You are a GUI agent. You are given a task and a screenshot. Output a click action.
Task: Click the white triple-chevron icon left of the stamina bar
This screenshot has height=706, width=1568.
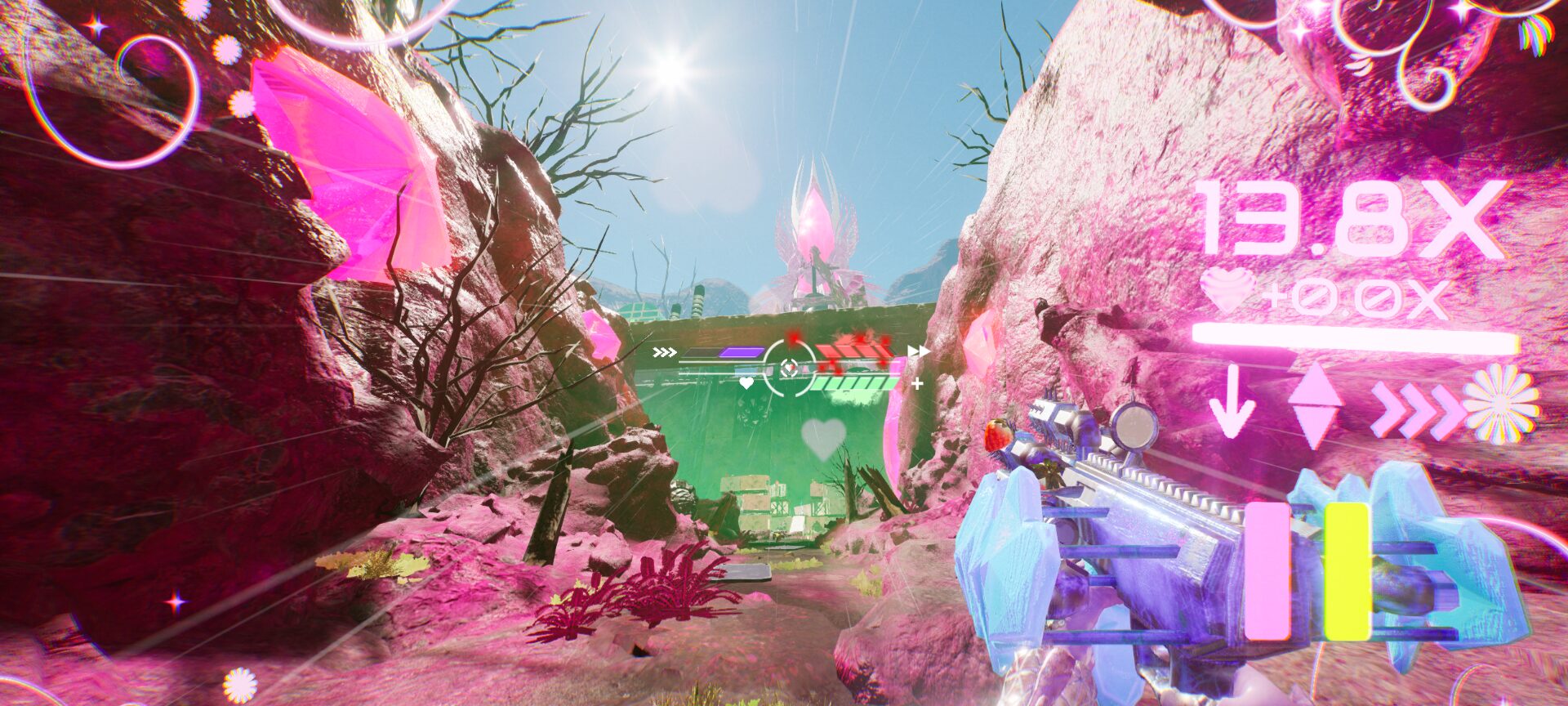665,351
